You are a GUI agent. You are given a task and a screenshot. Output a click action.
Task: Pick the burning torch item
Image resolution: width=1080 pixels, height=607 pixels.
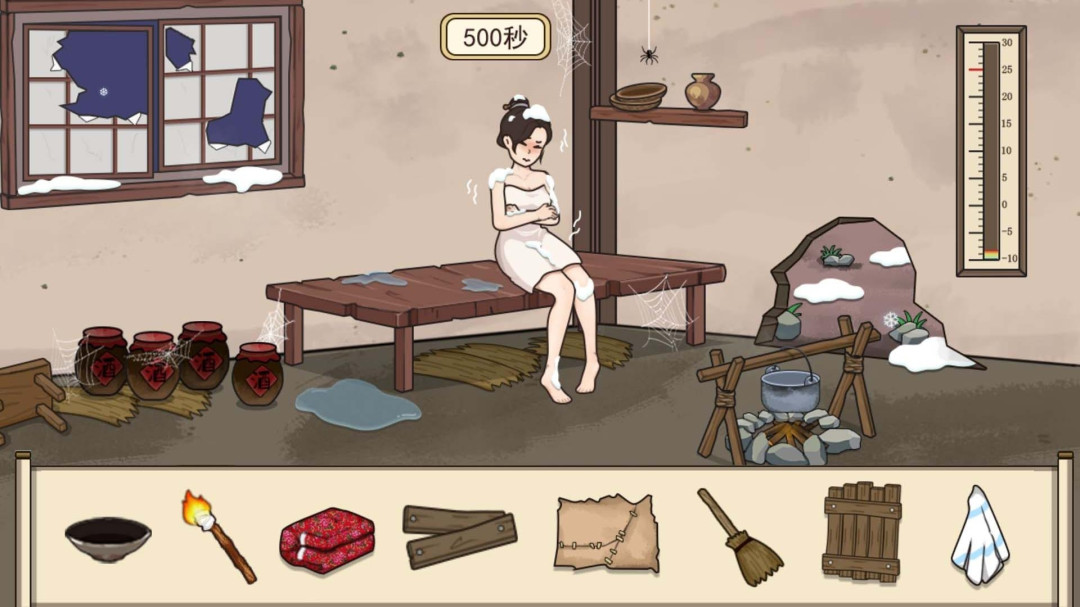218,535
